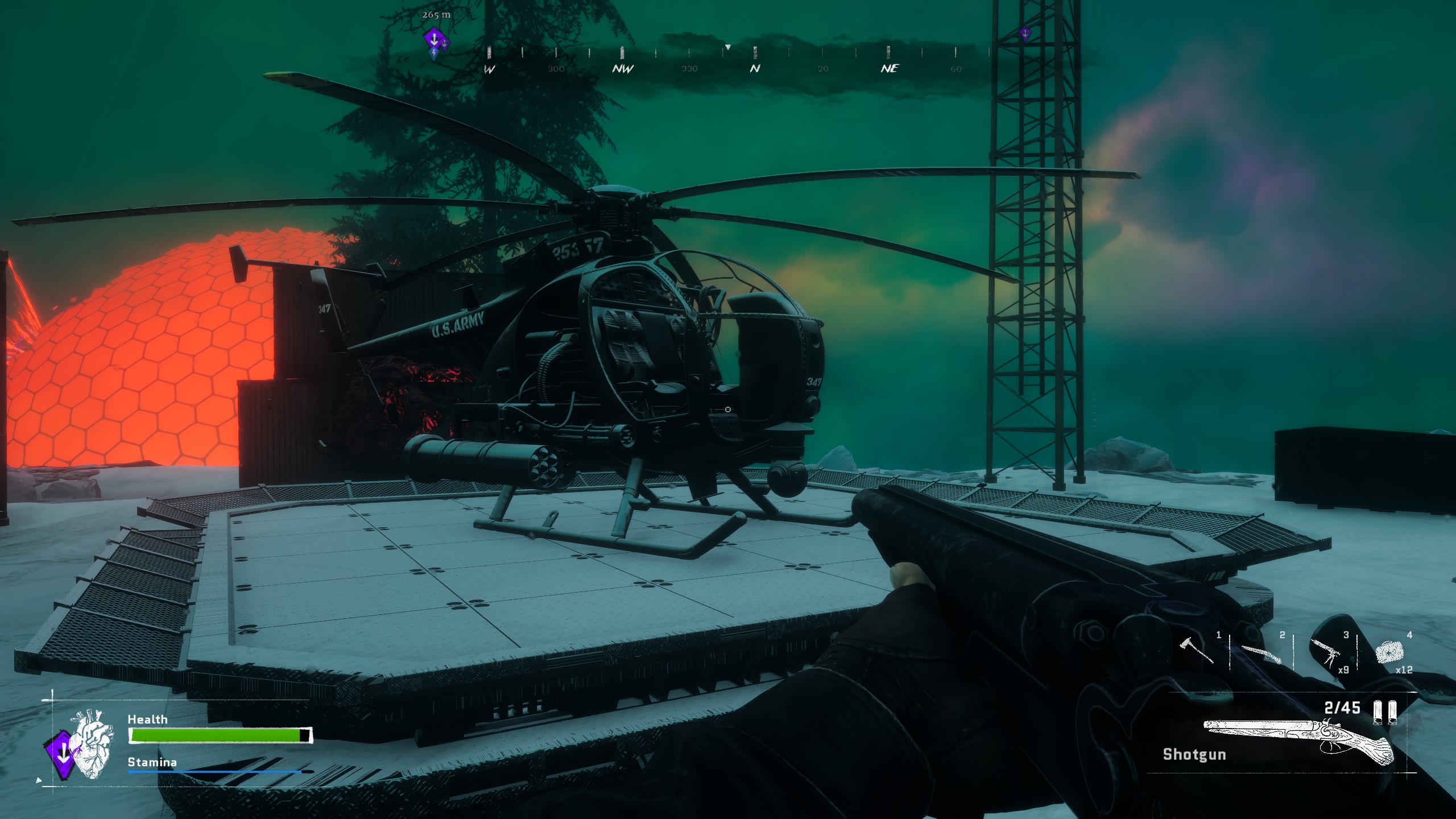Select the x12 bandage item in slot 4
This screenshot has width=1456, height=819.
tap(1389, 651)
